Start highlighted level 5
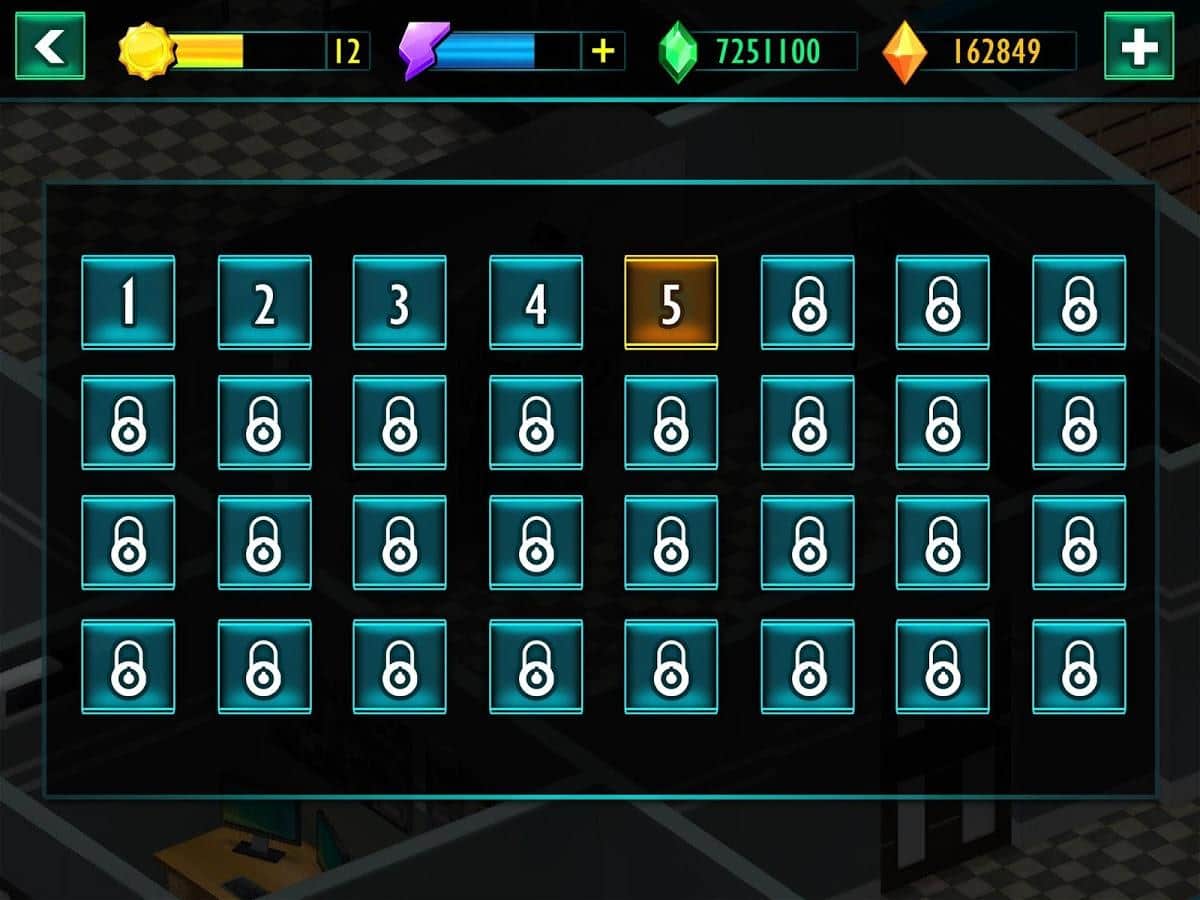This screenshot has width=1200, height=900. coord(671,302)
